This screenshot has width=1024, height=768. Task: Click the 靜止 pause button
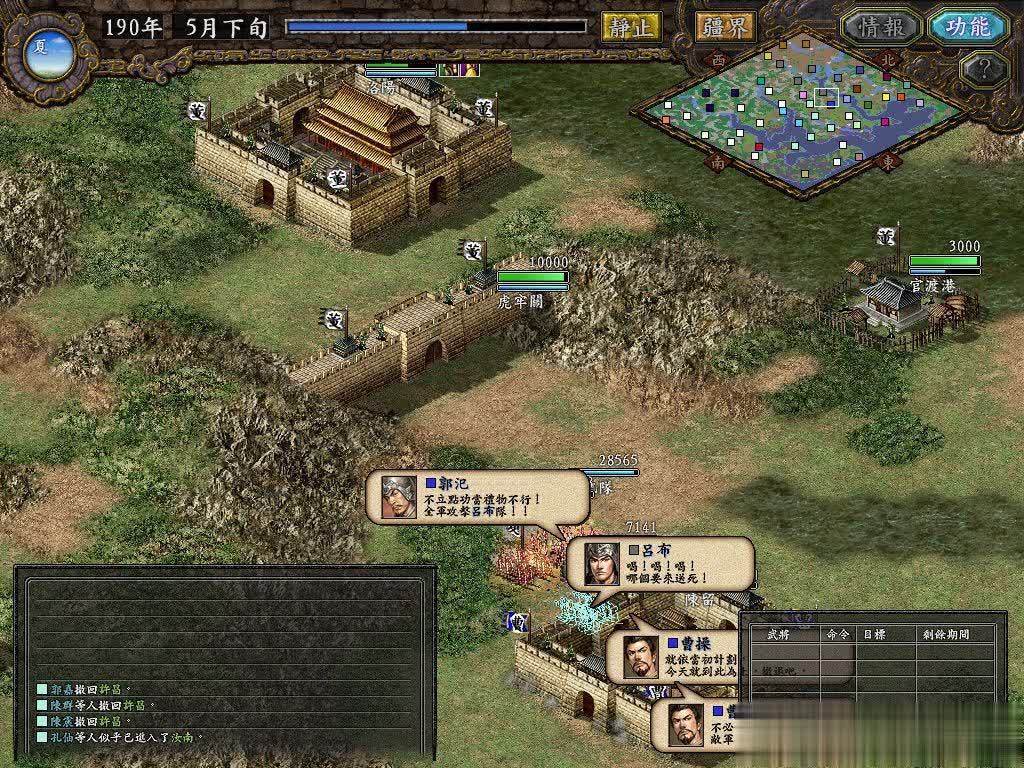pos(631,27)
